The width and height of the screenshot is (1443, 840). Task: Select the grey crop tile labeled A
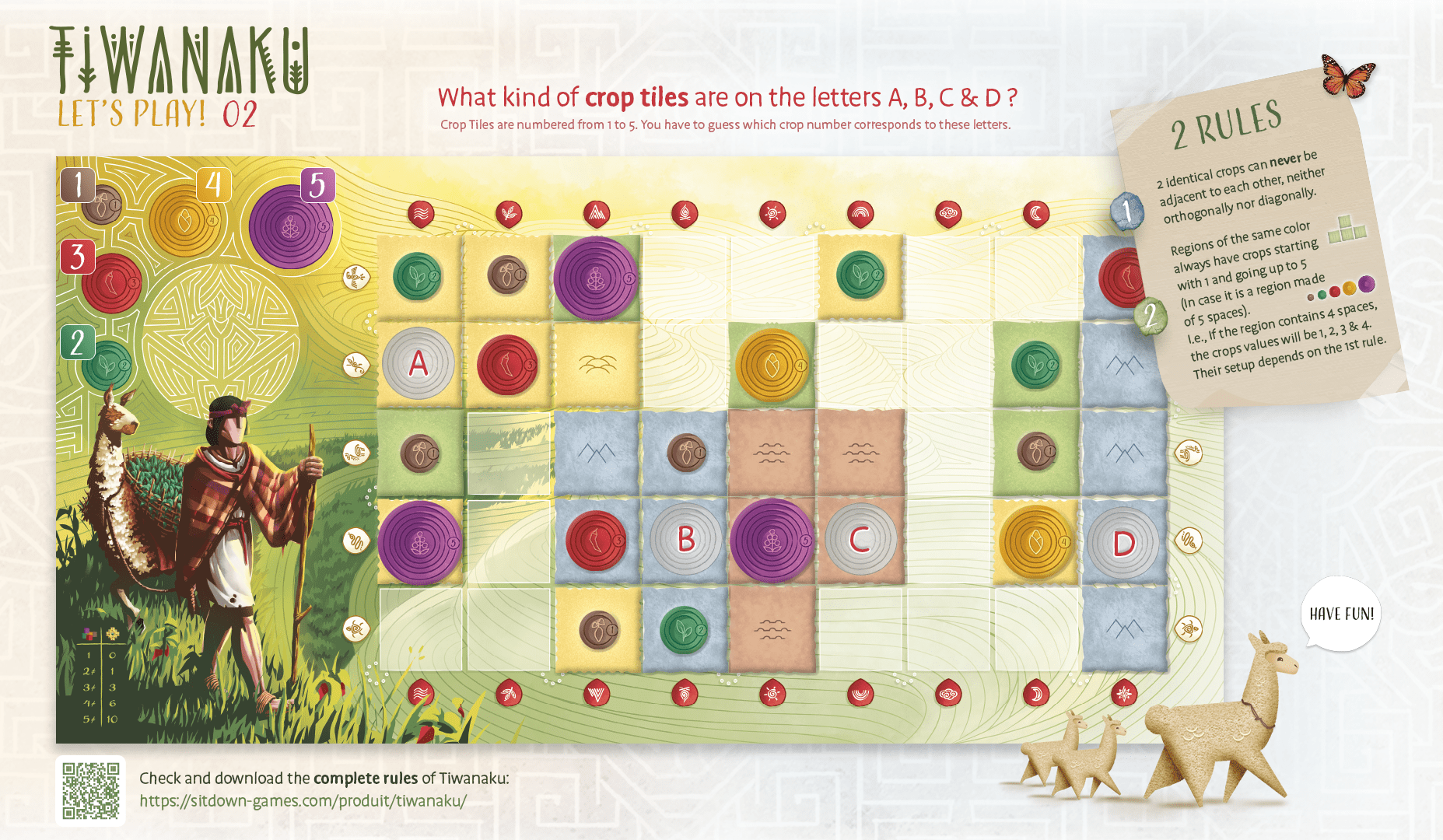tap(419, 364)
